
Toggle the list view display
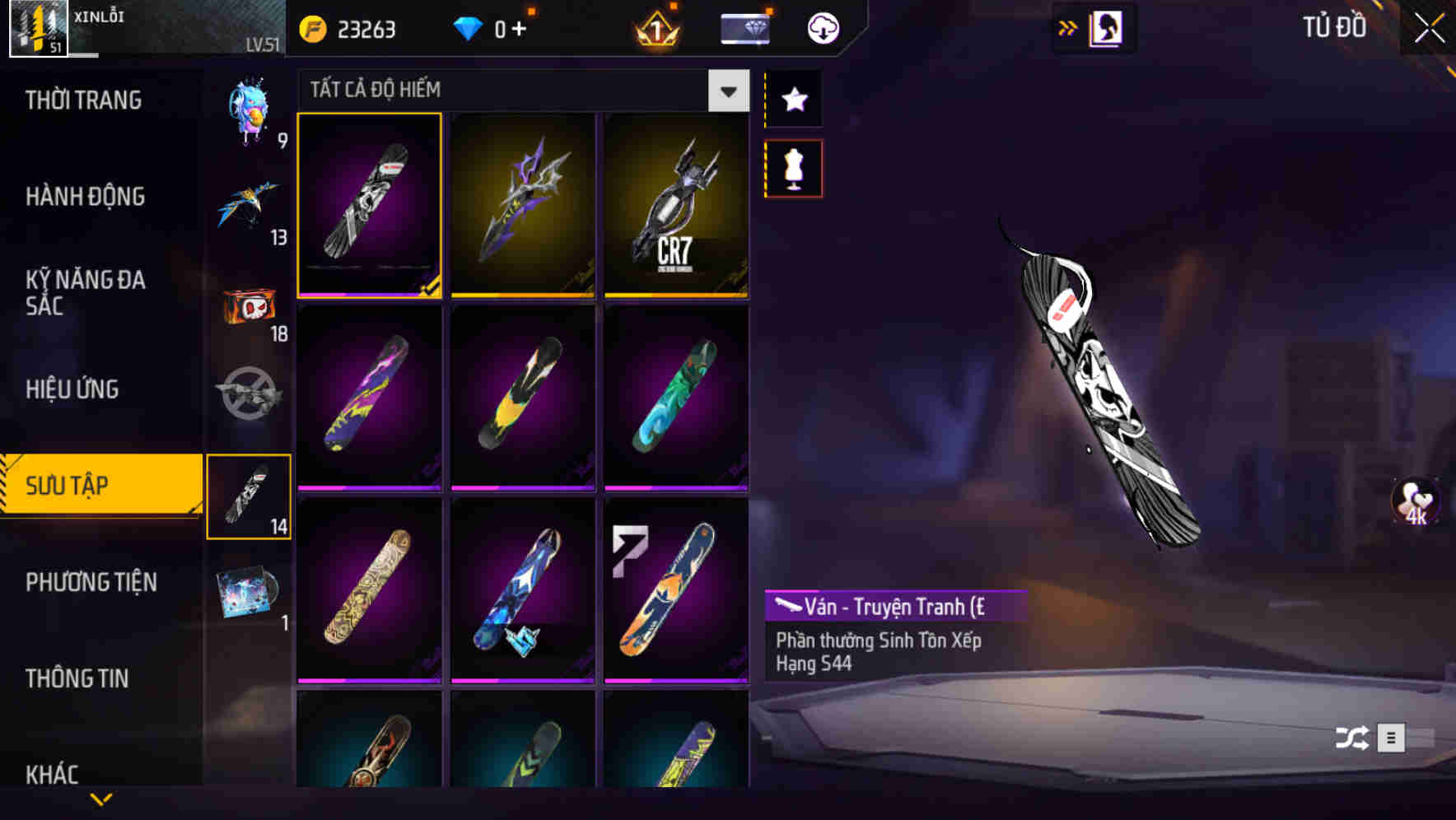coord(1391,737)
